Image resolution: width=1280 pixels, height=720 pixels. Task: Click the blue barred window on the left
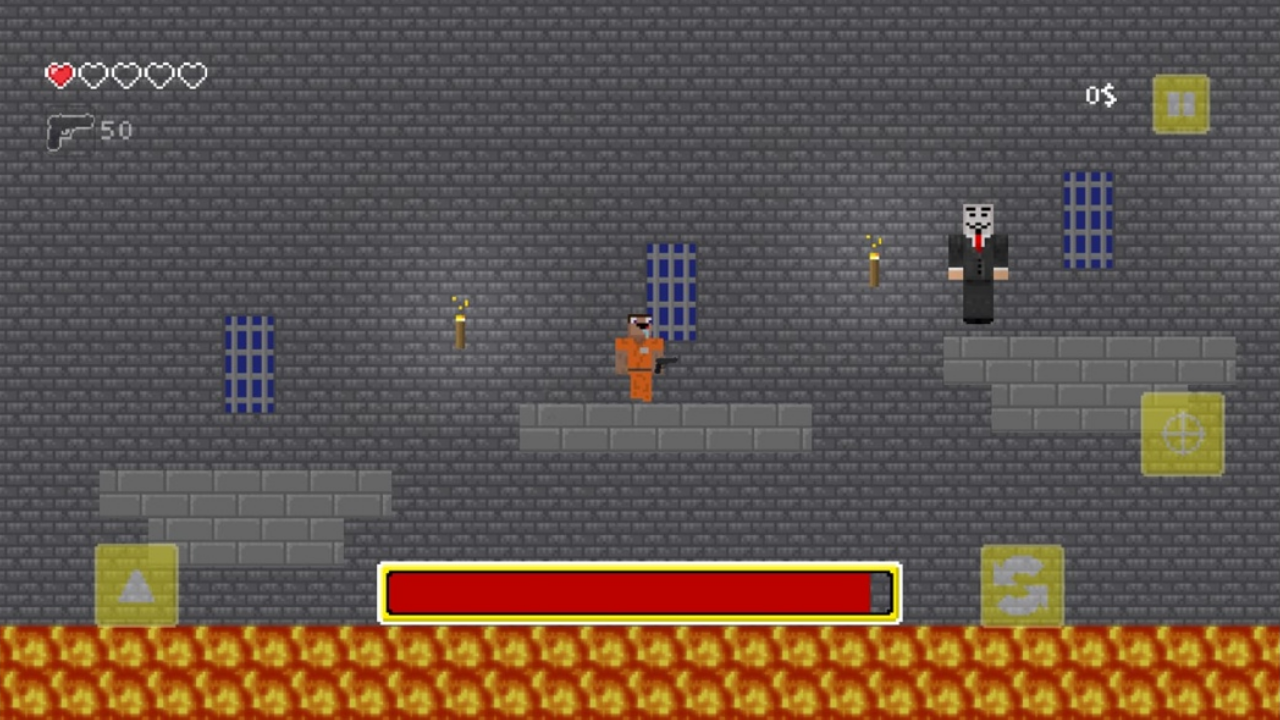[249, 363]
